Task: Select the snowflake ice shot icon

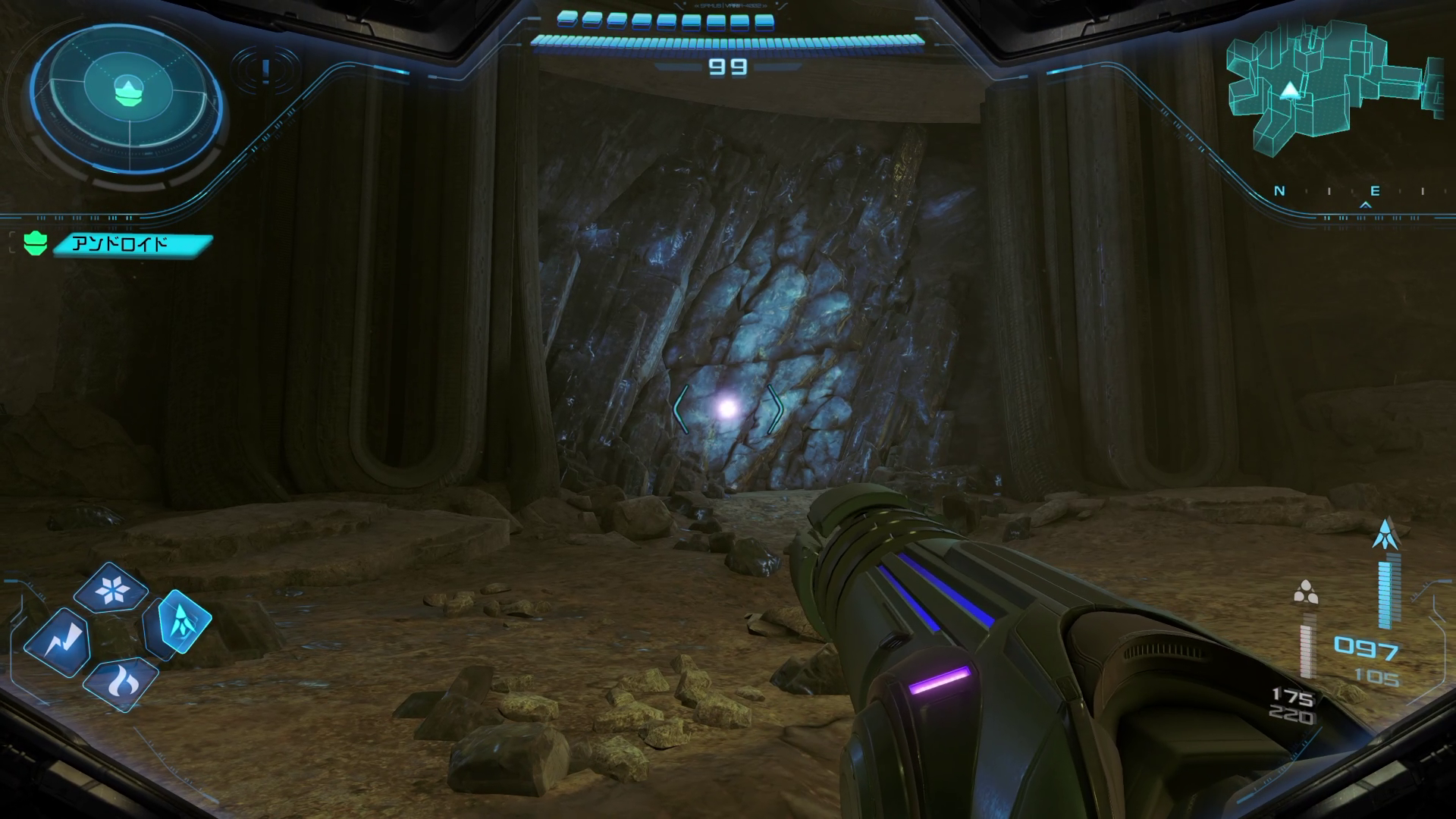Action: [x=121, y=589]
